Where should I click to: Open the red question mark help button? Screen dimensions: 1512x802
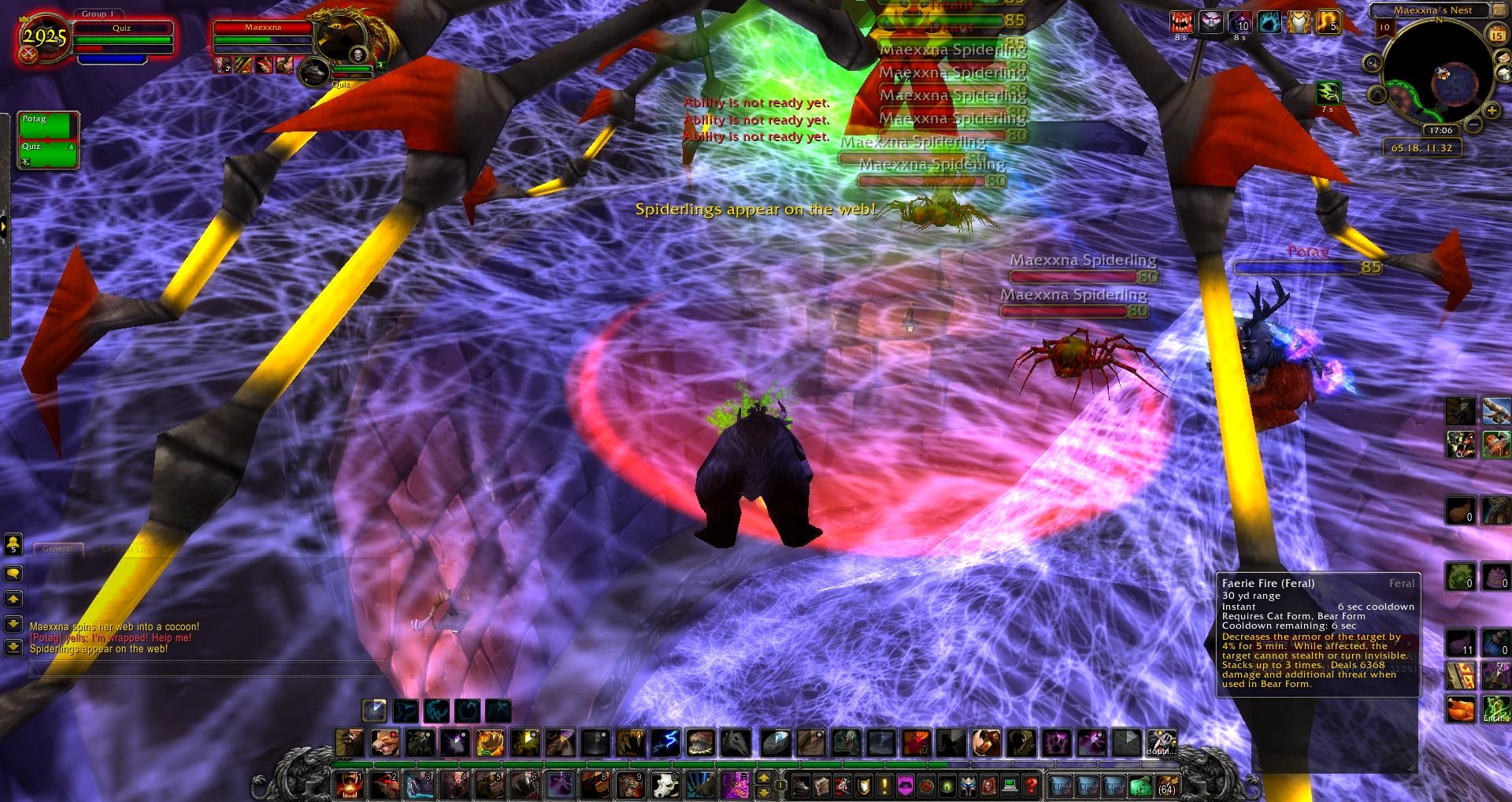[1031, 785]
